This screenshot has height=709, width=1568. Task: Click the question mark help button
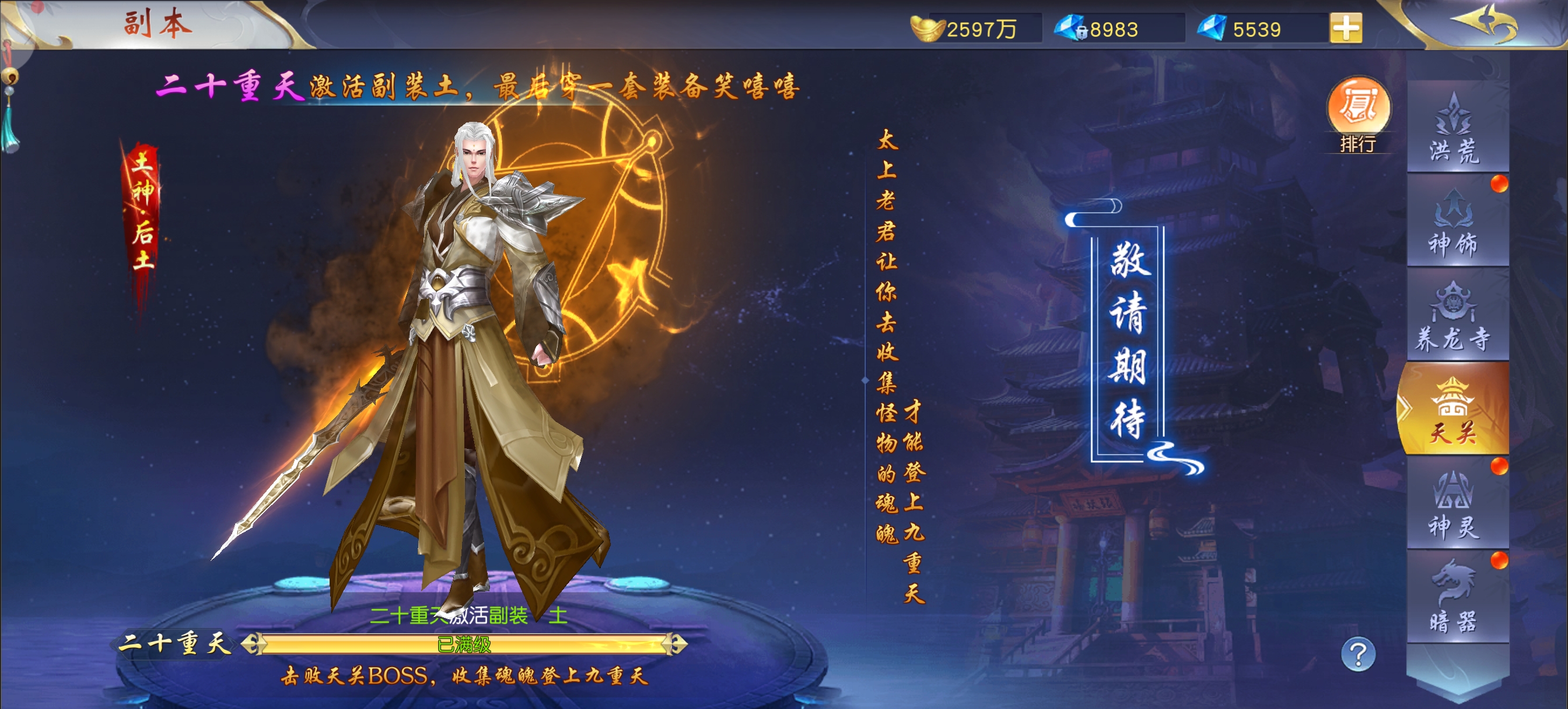point(1358,654)
